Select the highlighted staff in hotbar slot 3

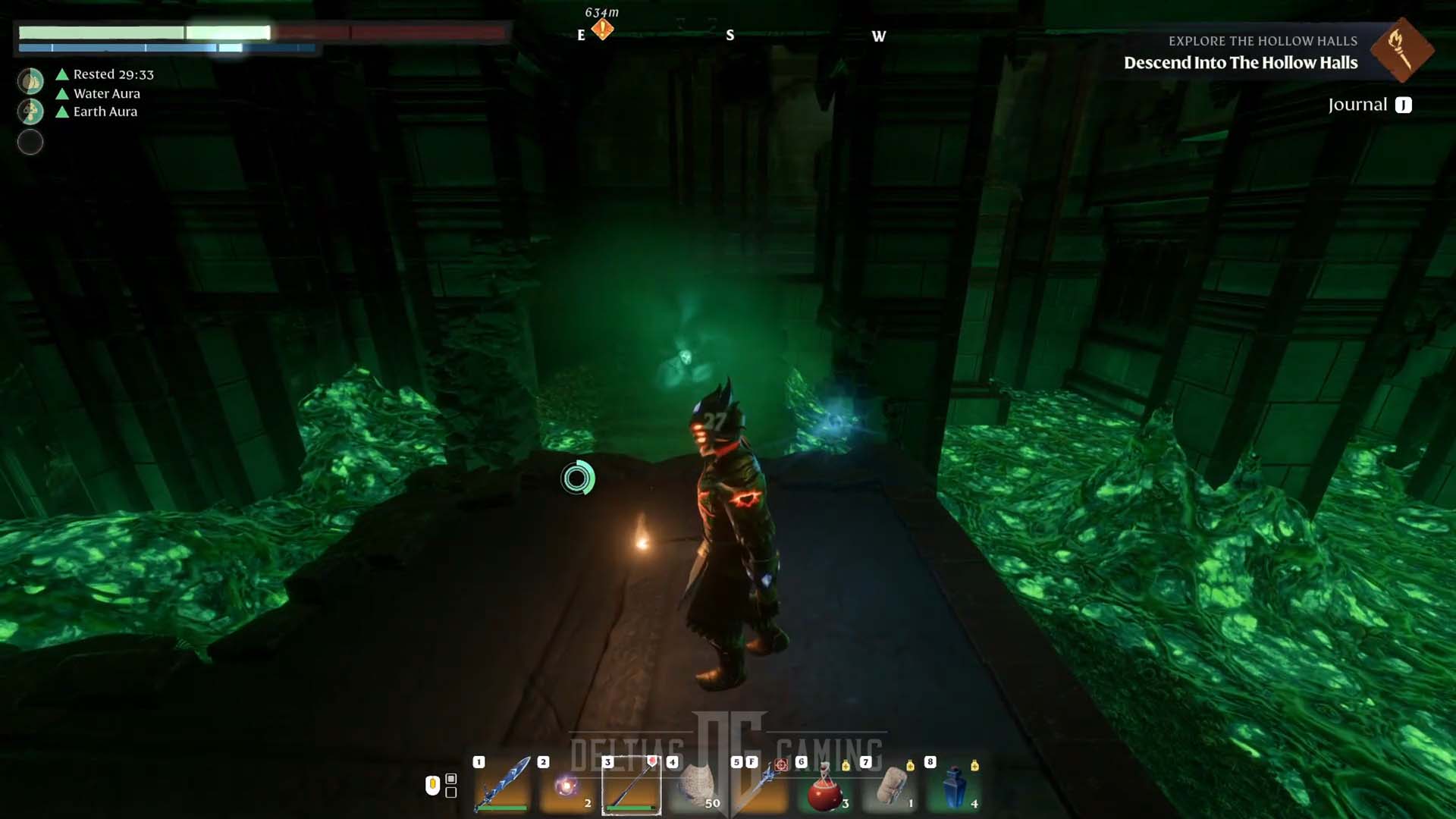coord(631,786)
